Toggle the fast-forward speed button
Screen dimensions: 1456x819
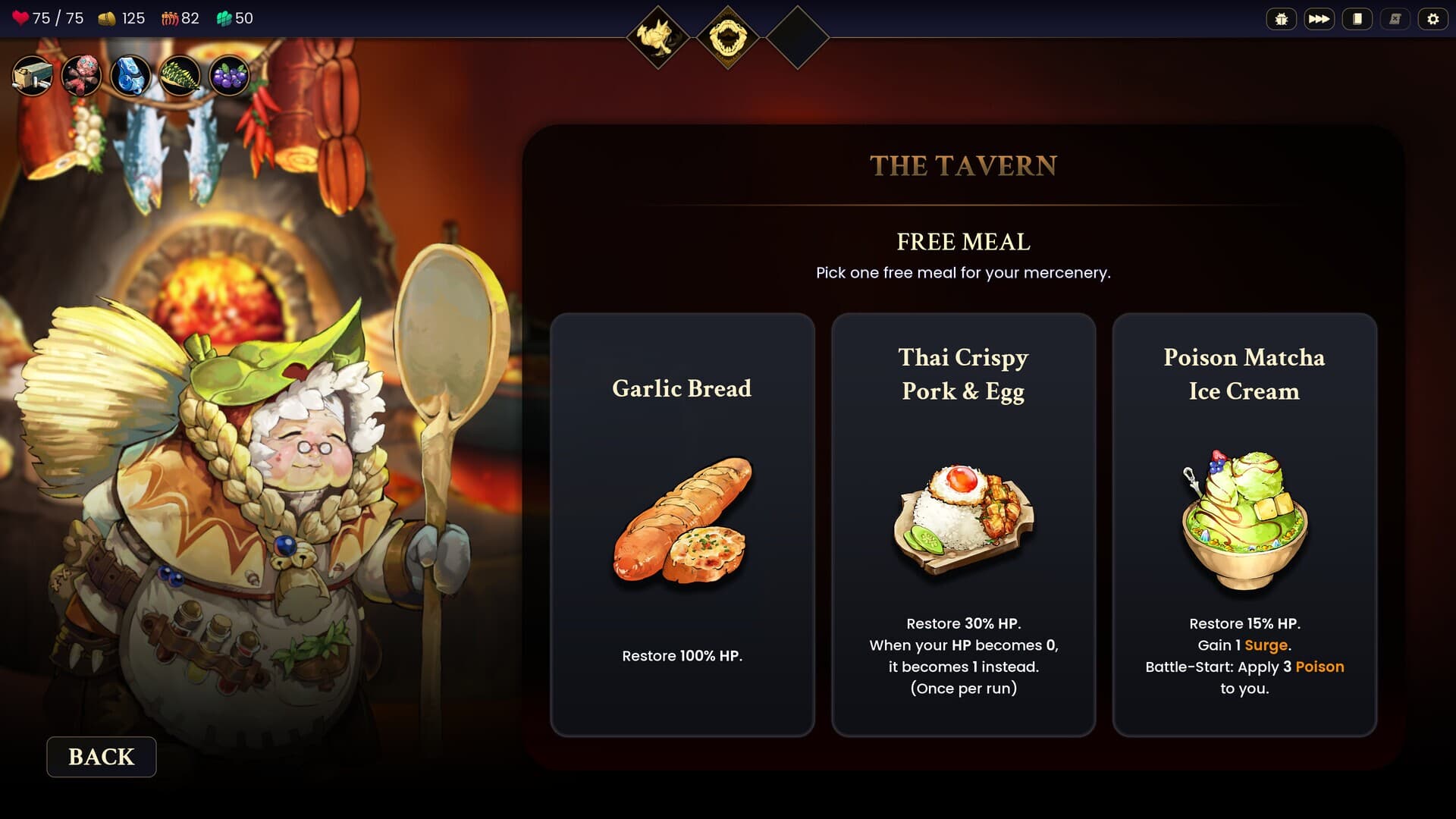coord(1319,19)
